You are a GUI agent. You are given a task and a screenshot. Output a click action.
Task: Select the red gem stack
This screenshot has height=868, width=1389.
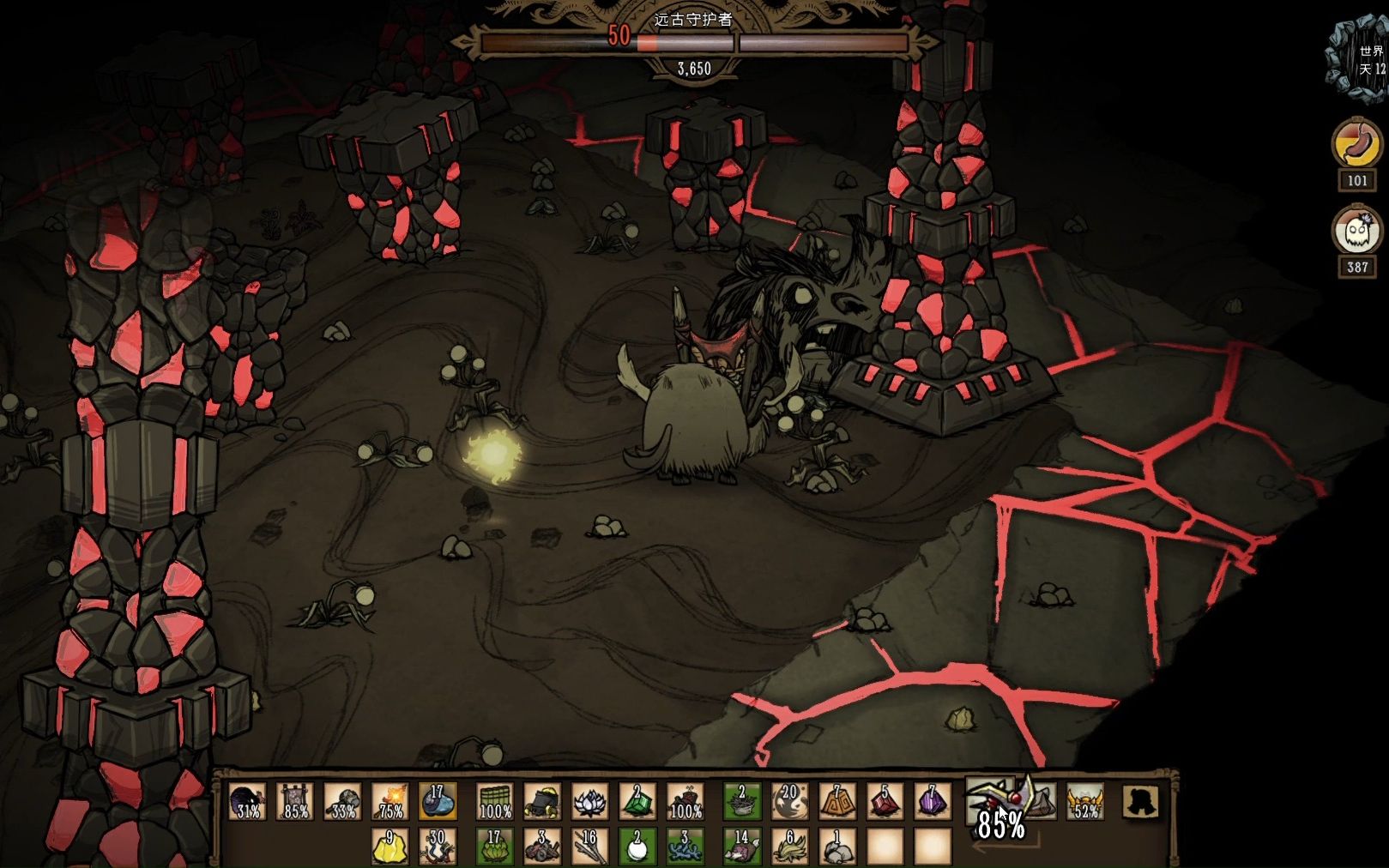[x=884, y=801]
